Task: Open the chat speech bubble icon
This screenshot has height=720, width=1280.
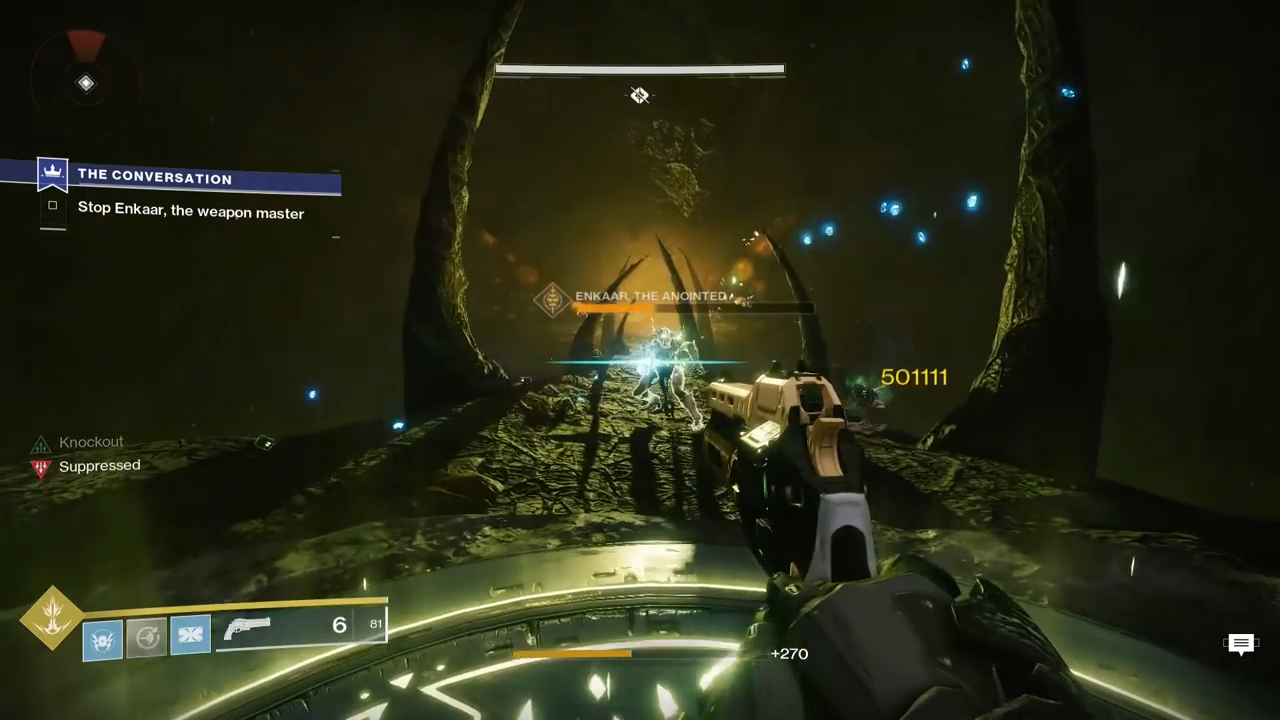Action: coord(1240,644)
